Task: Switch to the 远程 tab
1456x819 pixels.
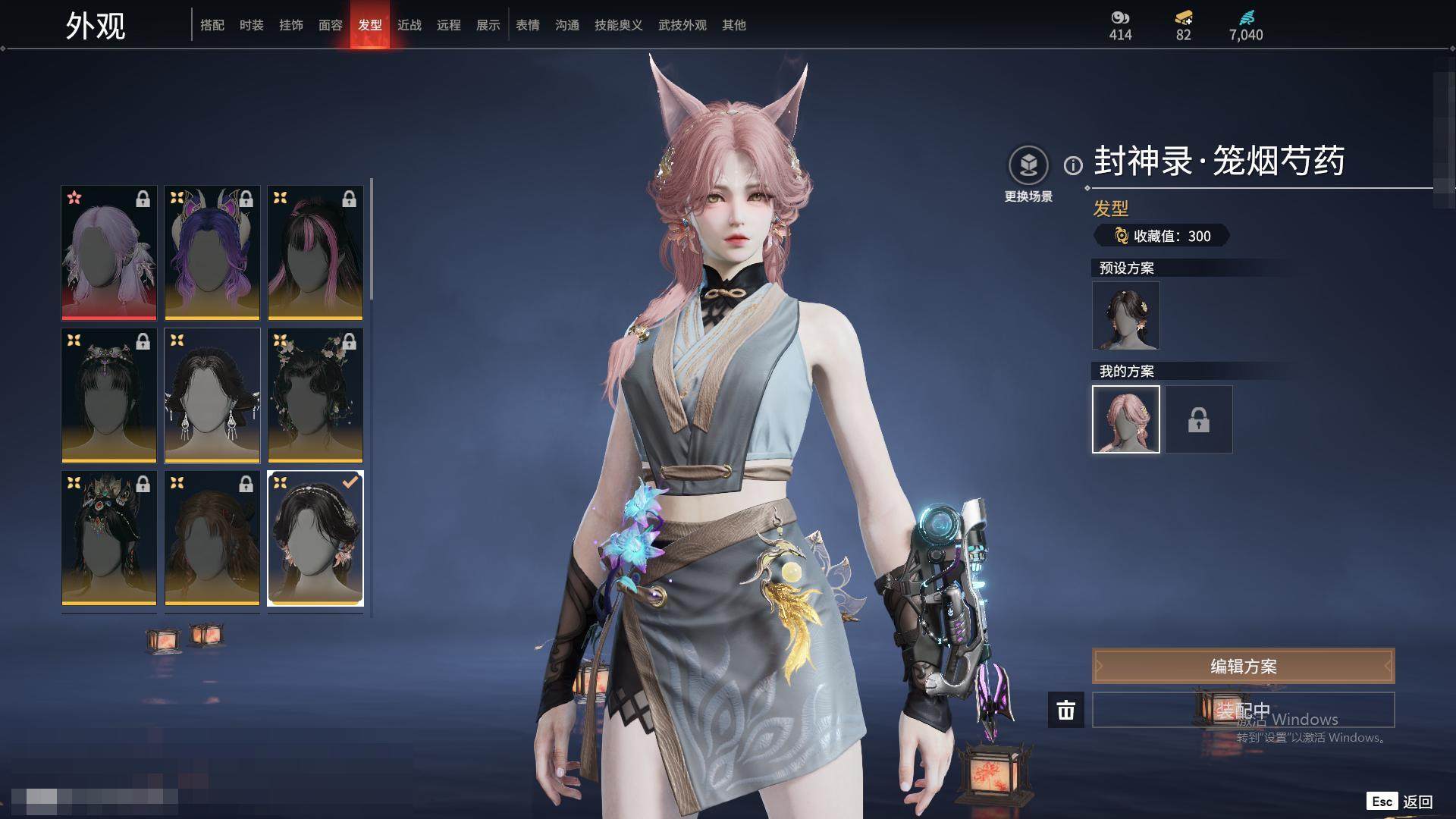Action: pos(449,25)
